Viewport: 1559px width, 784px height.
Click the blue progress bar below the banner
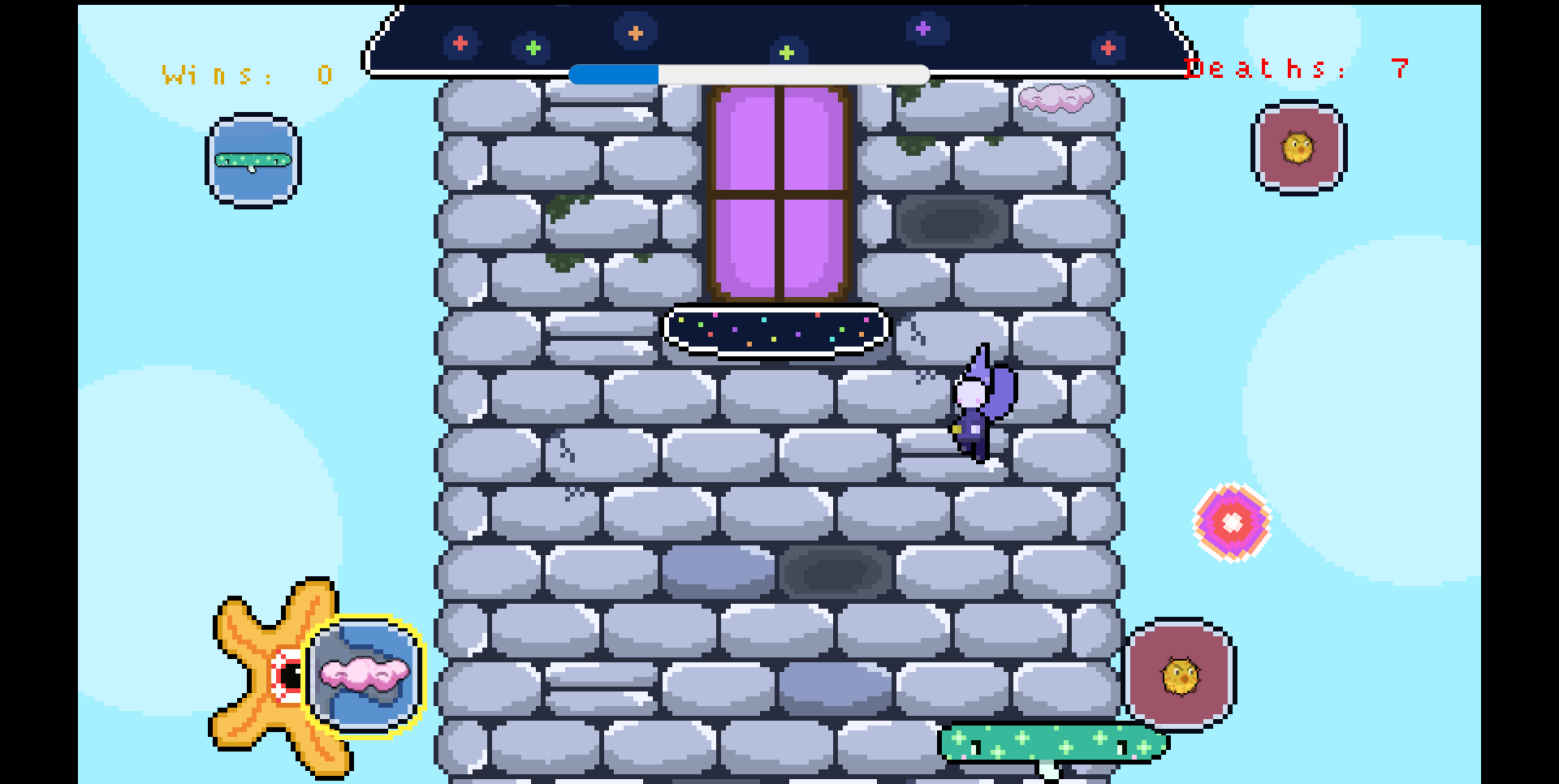tap(613, 73)
